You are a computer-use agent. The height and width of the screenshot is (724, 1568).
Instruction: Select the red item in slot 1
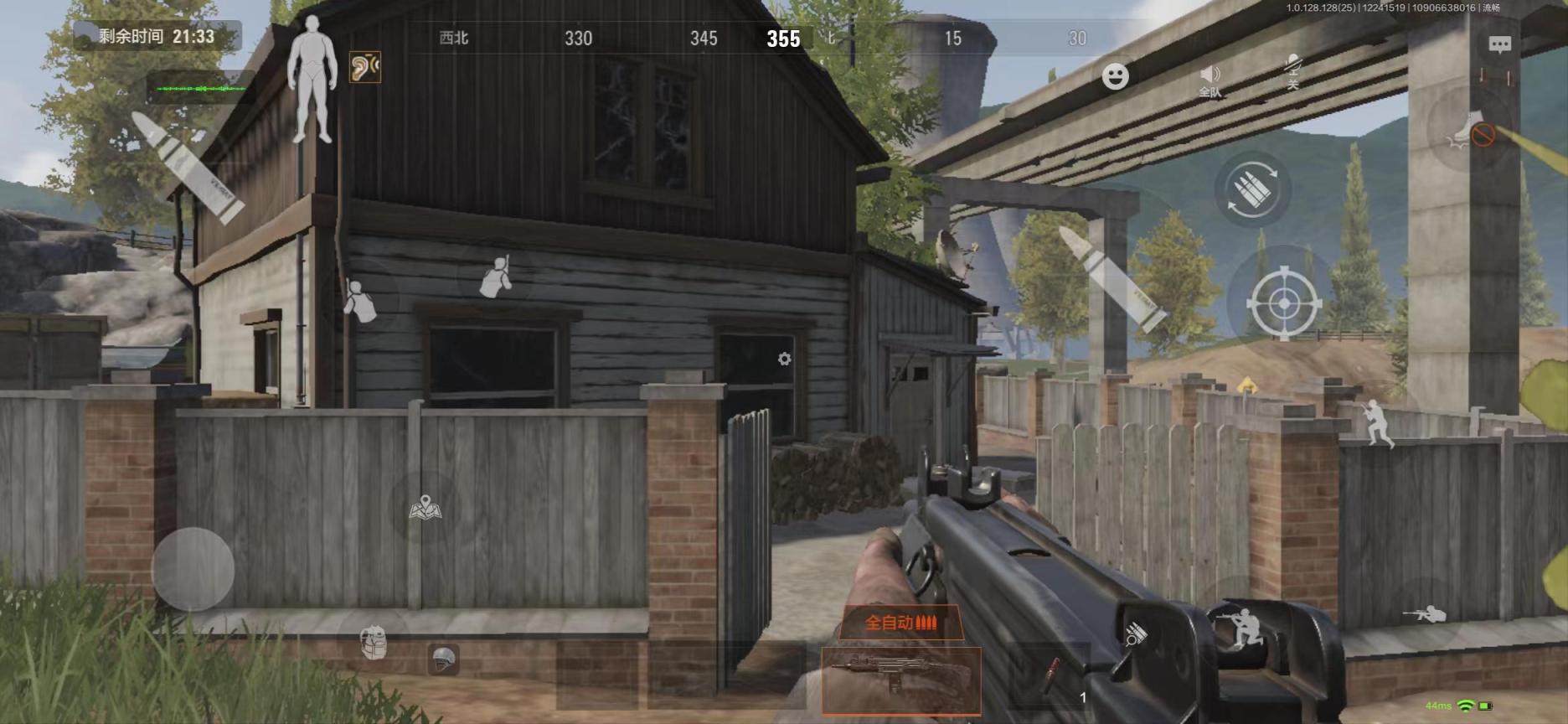pos(1052,677)
